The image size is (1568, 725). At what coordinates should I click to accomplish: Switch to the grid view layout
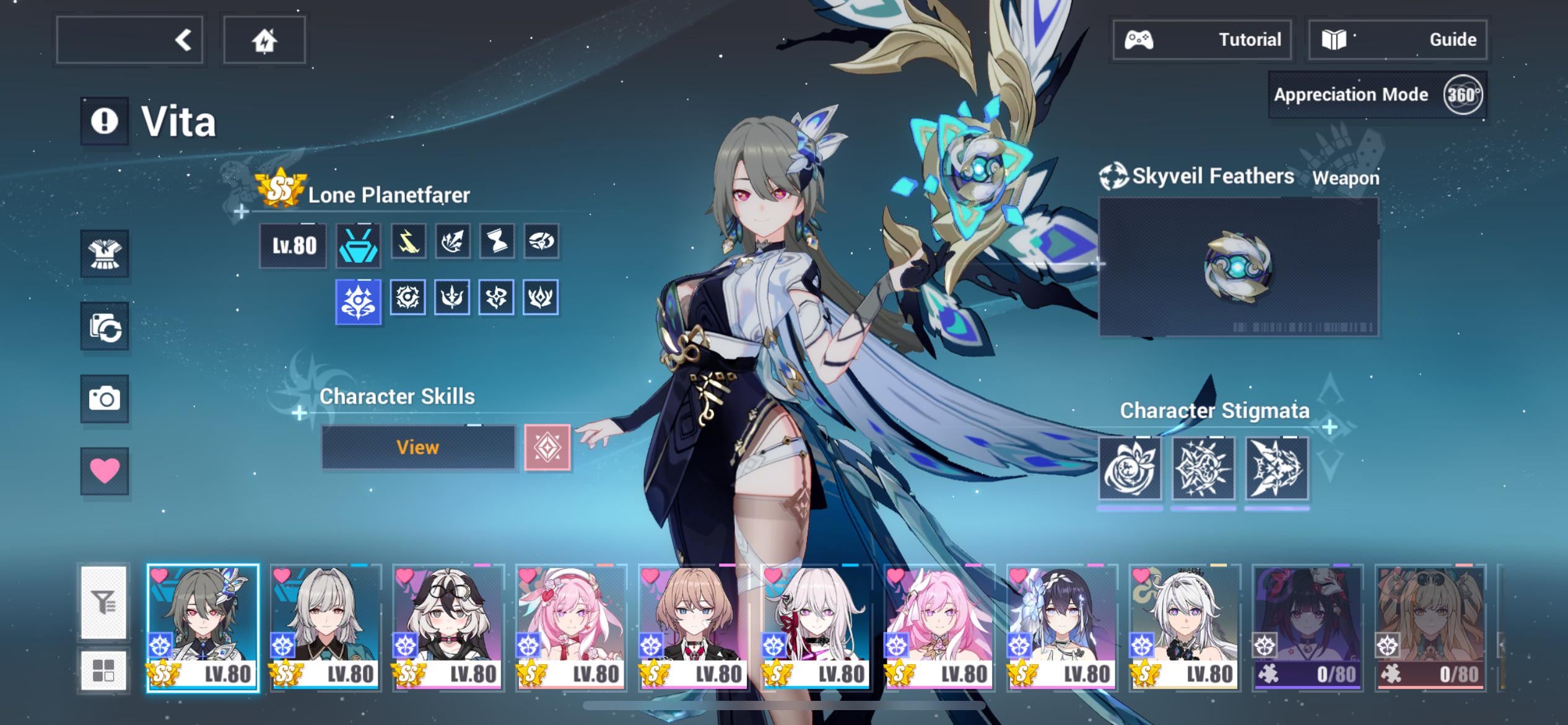point(103,670)
